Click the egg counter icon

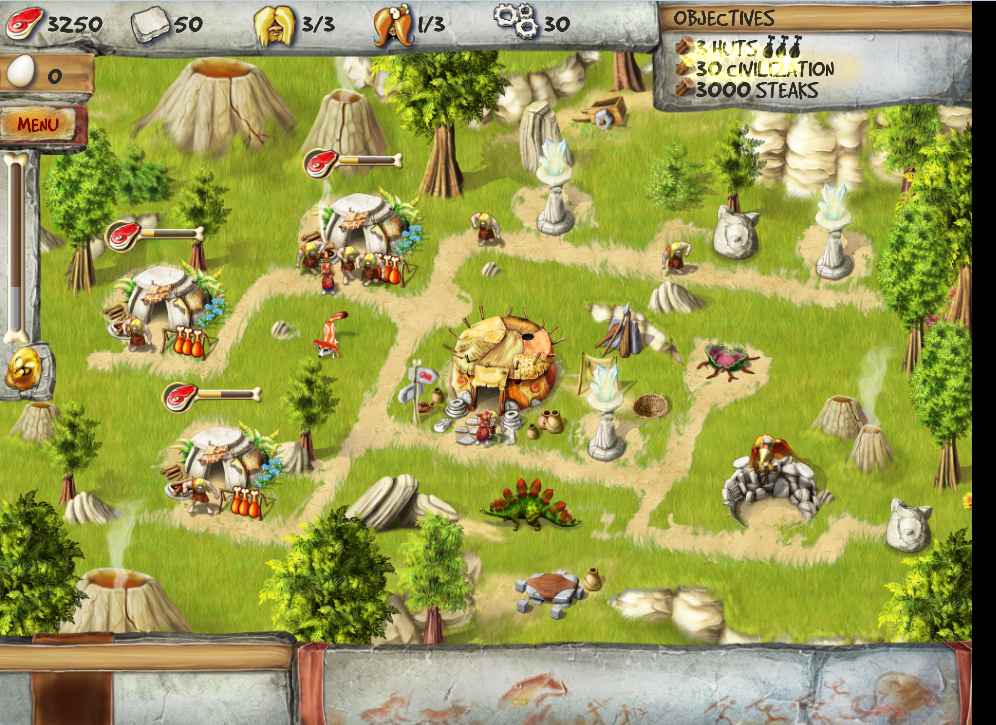click(x=20, y=72)
